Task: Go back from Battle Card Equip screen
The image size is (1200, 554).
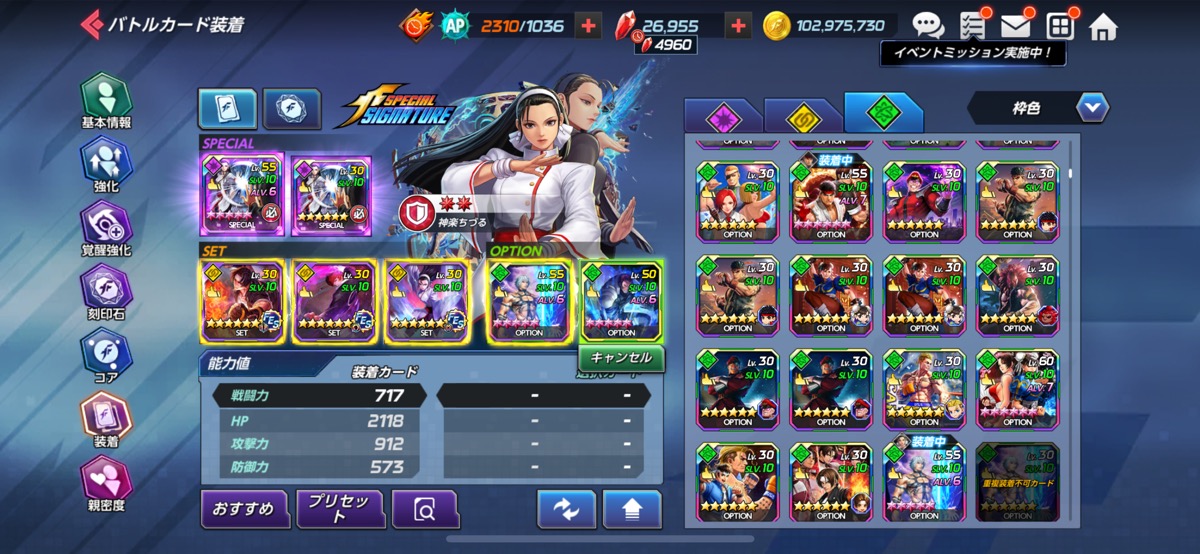Action: pos(92,24)
